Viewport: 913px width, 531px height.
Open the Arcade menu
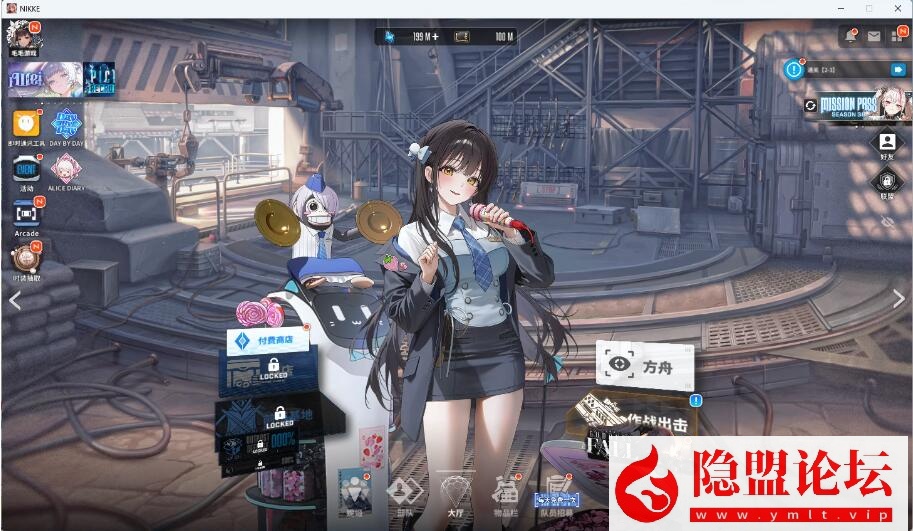pos(26,214)
